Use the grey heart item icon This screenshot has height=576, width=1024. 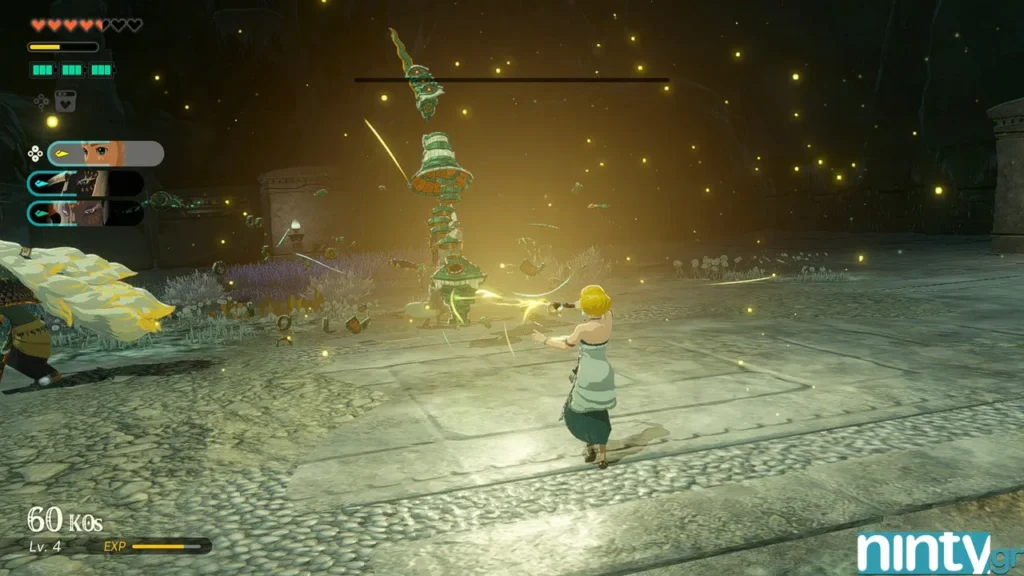point(65,100)
